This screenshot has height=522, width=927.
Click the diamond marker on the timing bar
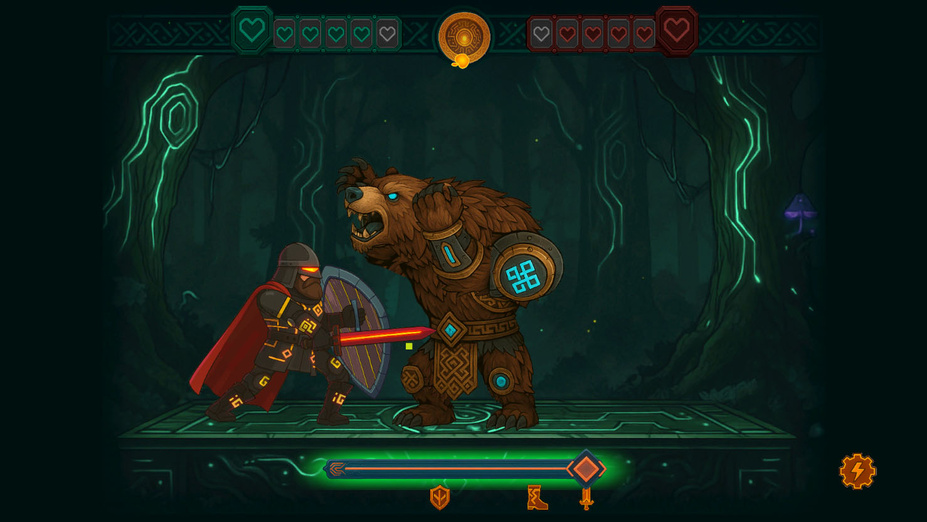tap(586, 468)
